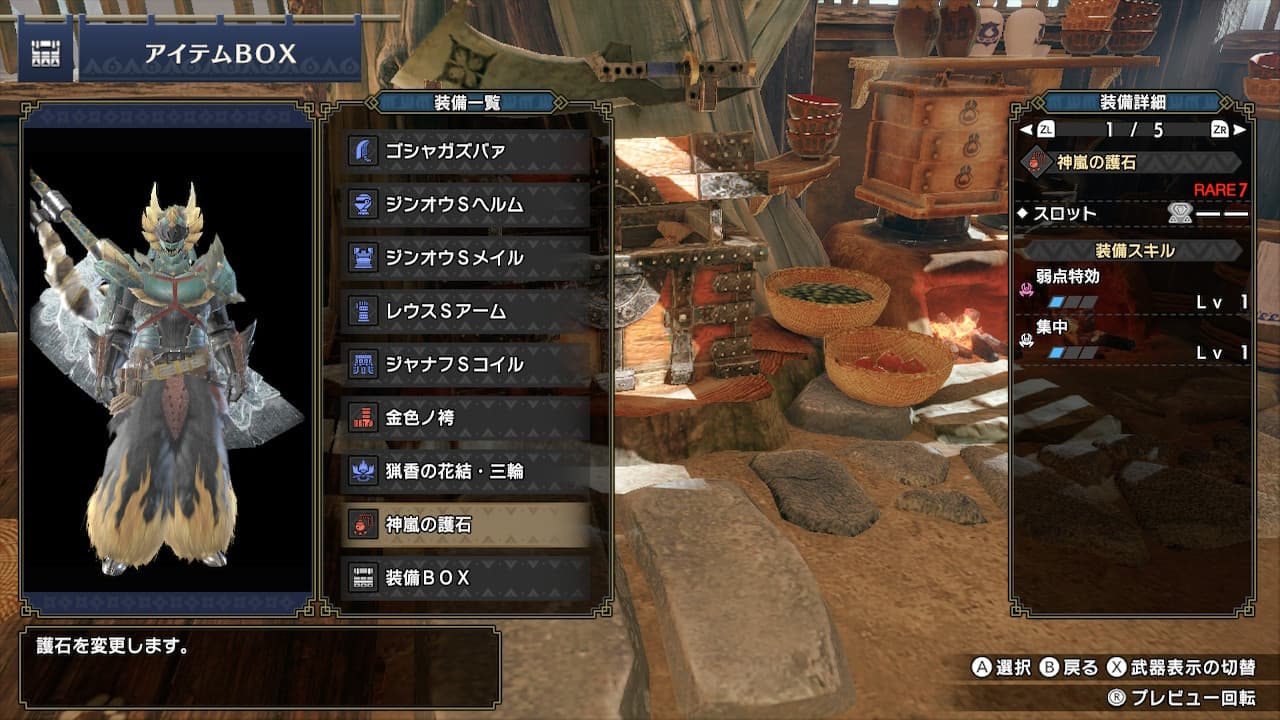Viewport: 1280px width, 720px height.
Task: Go to next equipment detail page arrow
Action: [x=1239, y=130]
